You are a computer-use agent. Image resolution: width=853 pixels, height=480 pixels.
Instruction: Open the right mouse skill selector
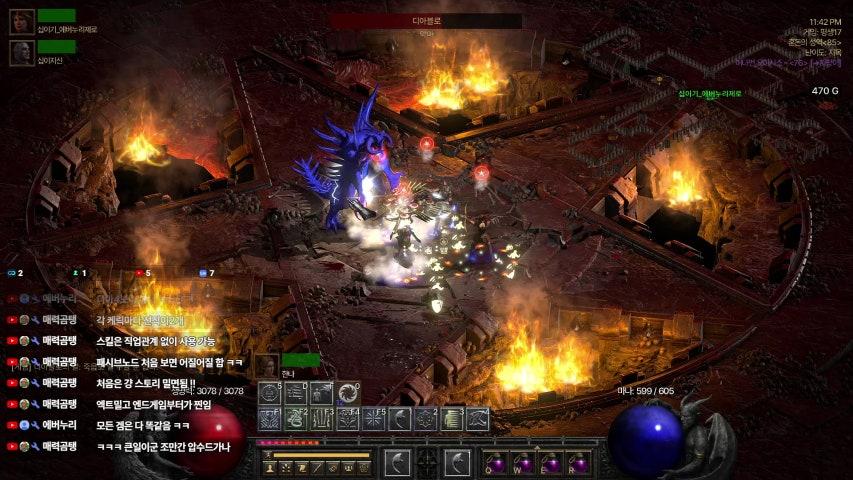pyautogui.click(x=457, y=462)
